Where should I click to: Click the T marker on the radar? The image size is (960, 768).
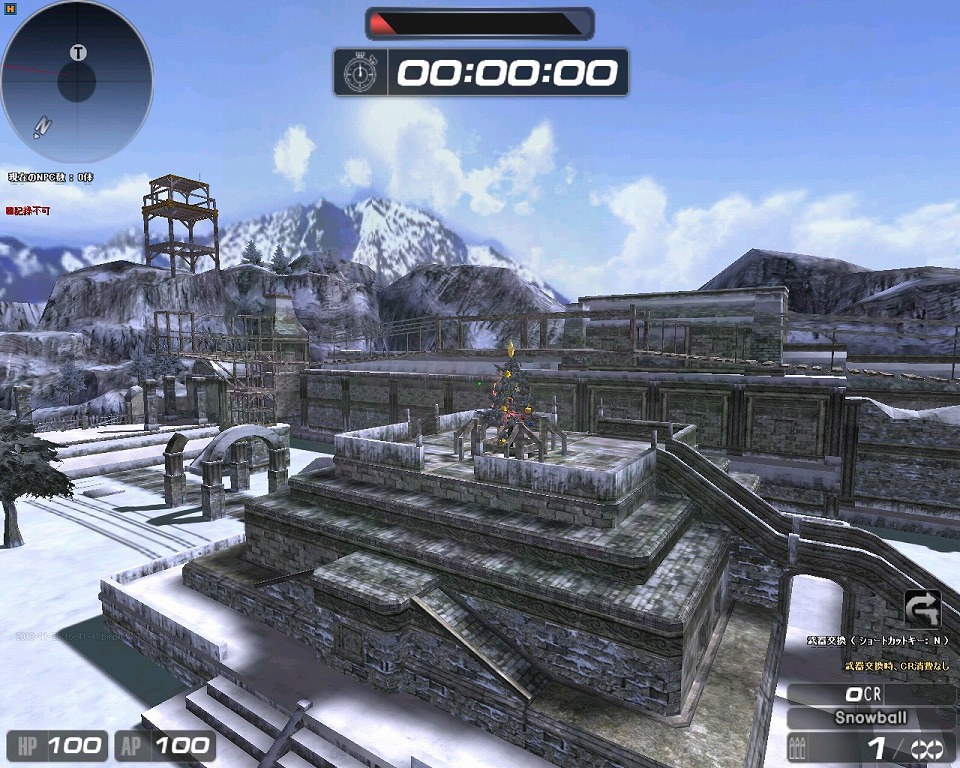coord(79,52)
